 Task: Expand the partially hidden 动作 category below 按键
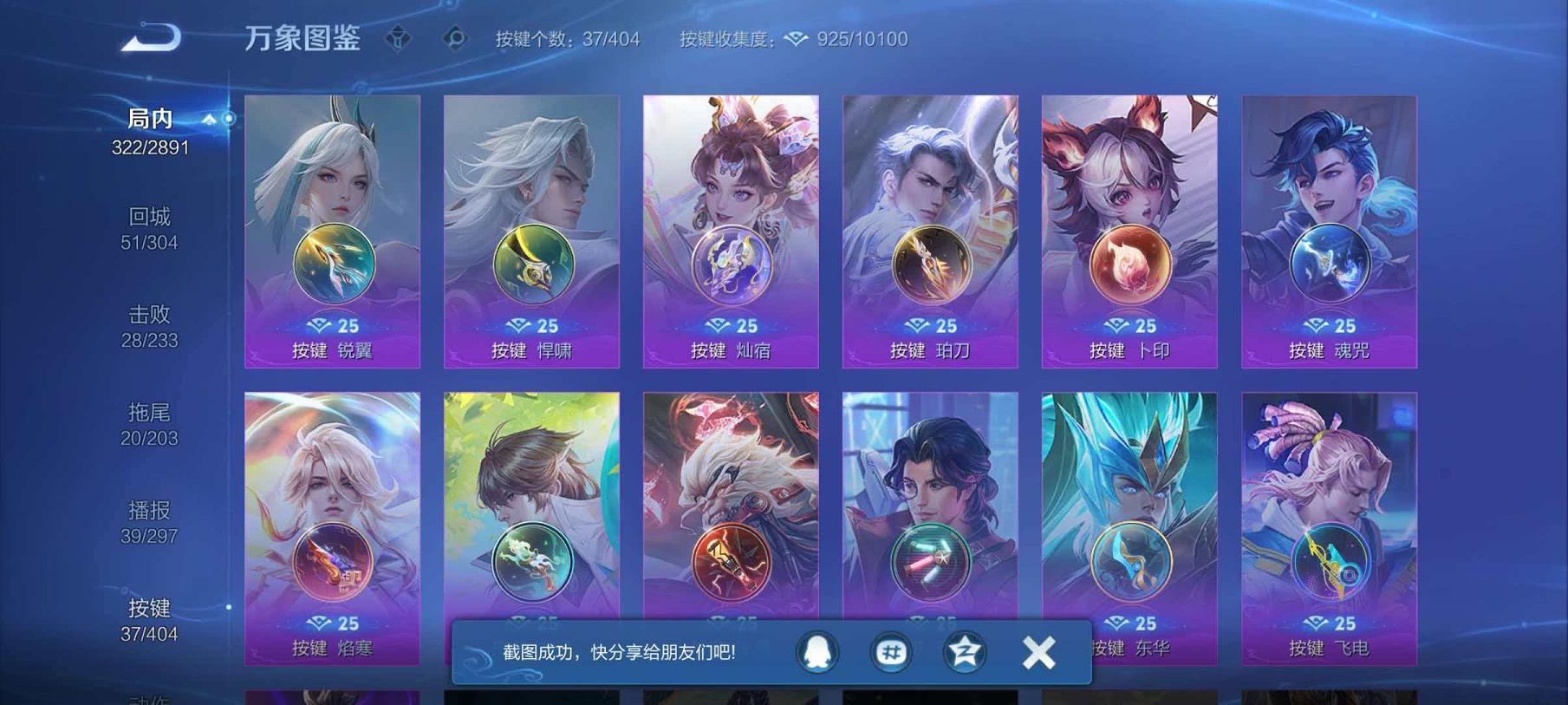pyautogui.click(x=148, y=698)
